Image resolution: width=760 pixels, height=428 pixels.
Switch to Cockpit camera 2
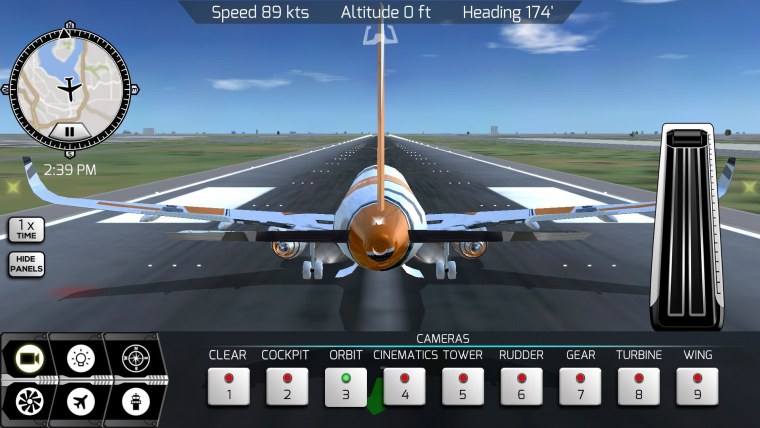point(286,386)
